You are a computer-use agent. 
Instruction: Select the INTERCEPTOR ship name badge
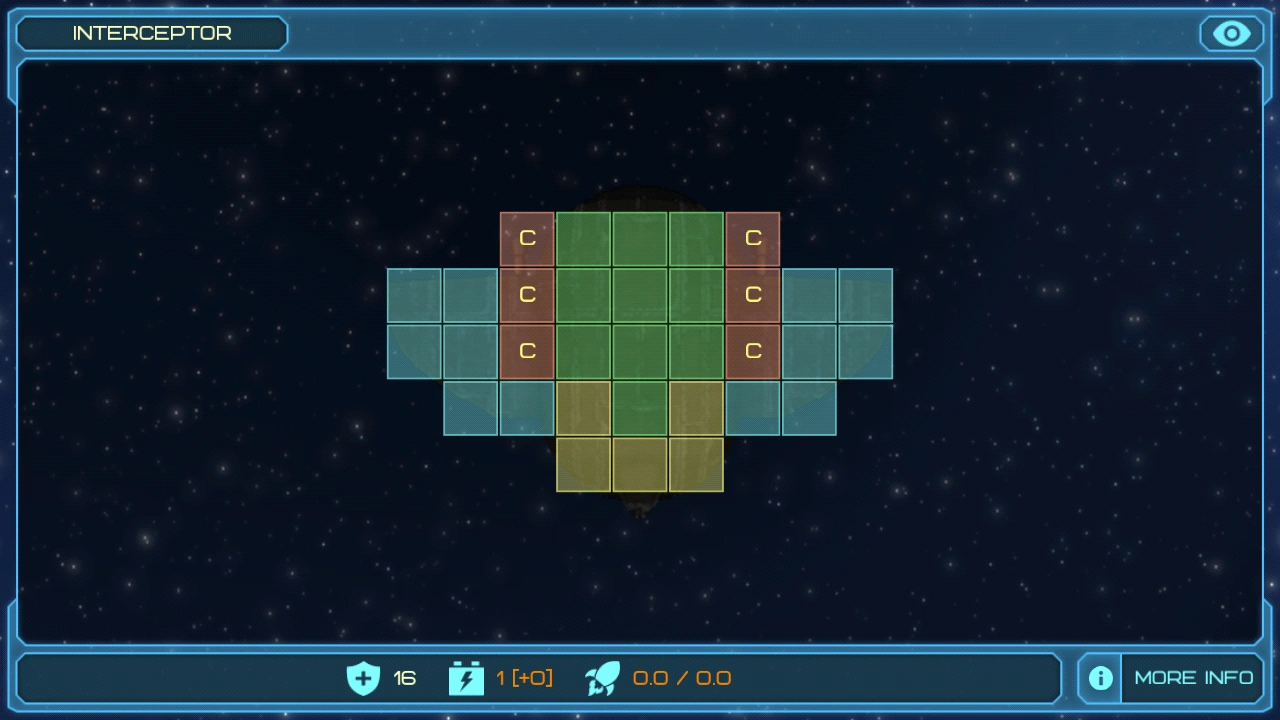tap(151, 33)
